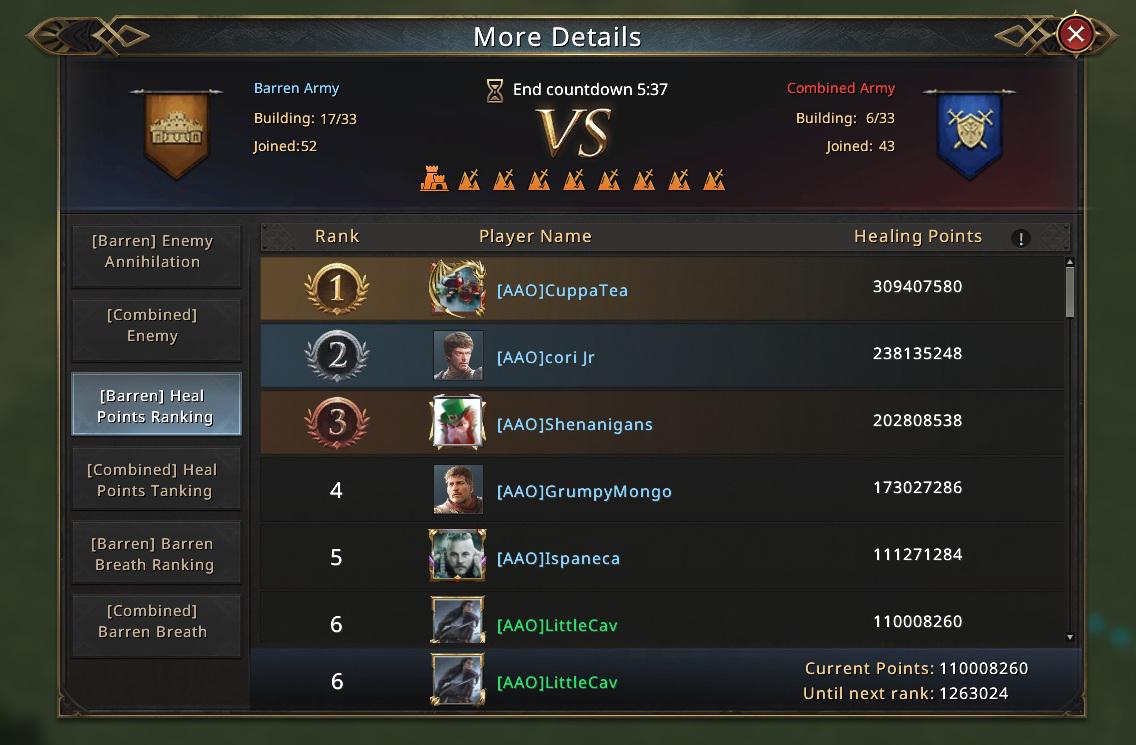This screenshot has height=745, width=1136.
Task: Click Ispaneca's player portrait
Action: point(459,556)
